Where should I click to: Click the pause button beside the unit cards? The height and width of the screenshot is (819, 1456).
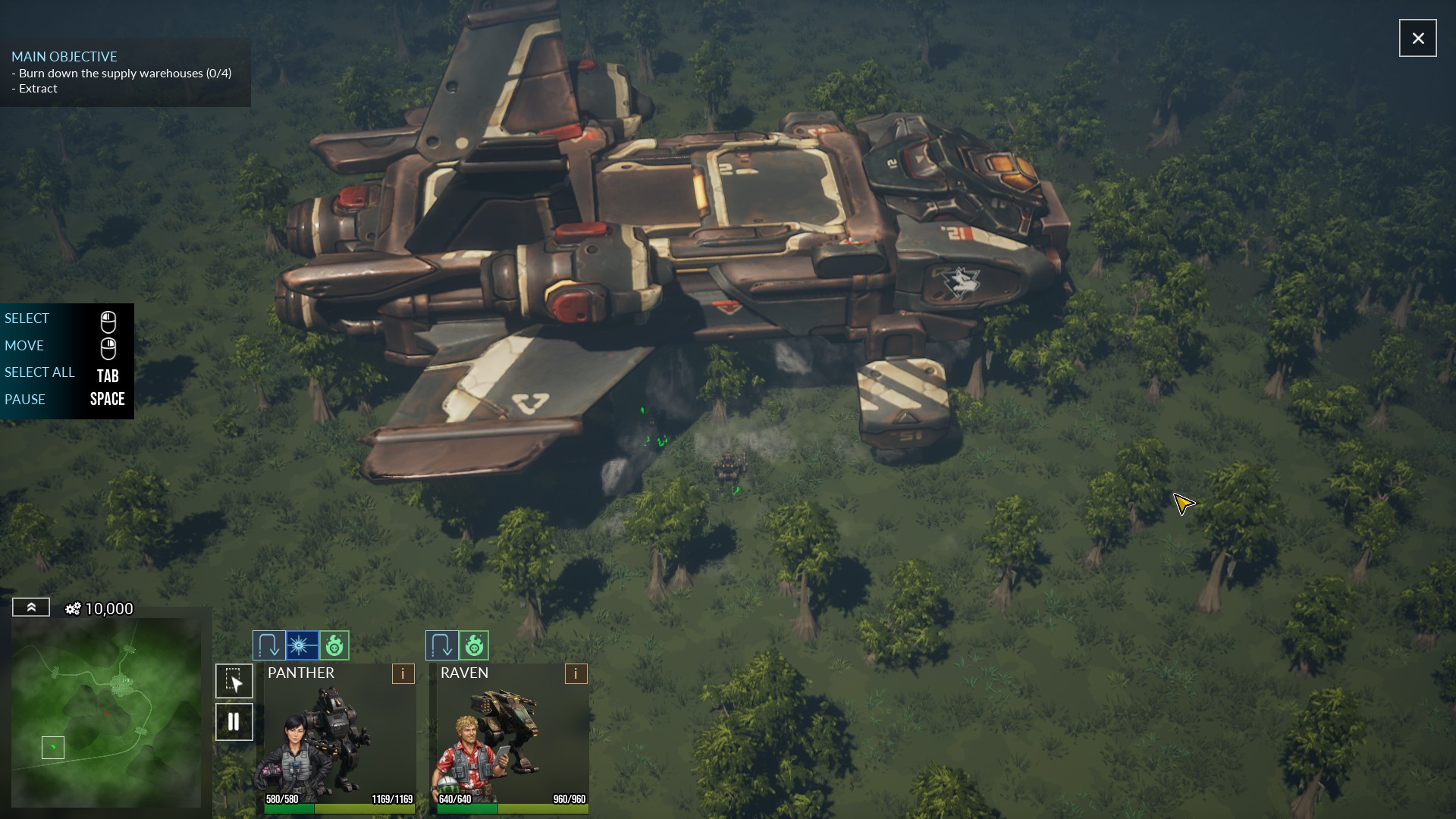coord(234,721)
